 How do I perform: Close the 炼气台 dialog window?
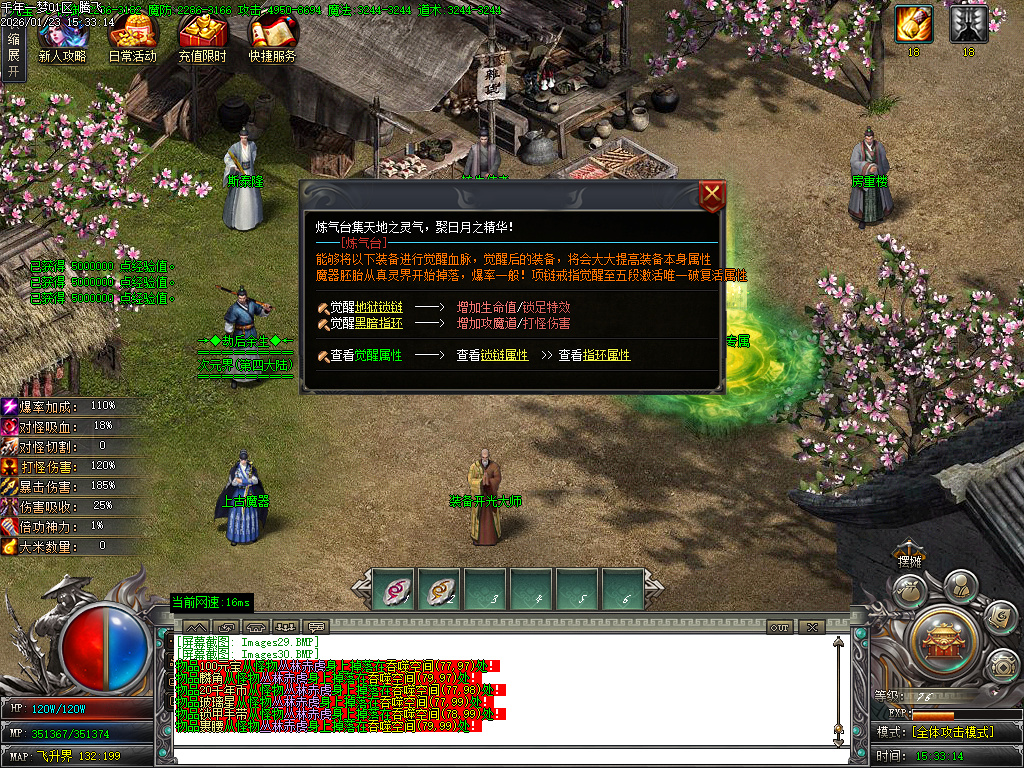[x=712, y=195]
